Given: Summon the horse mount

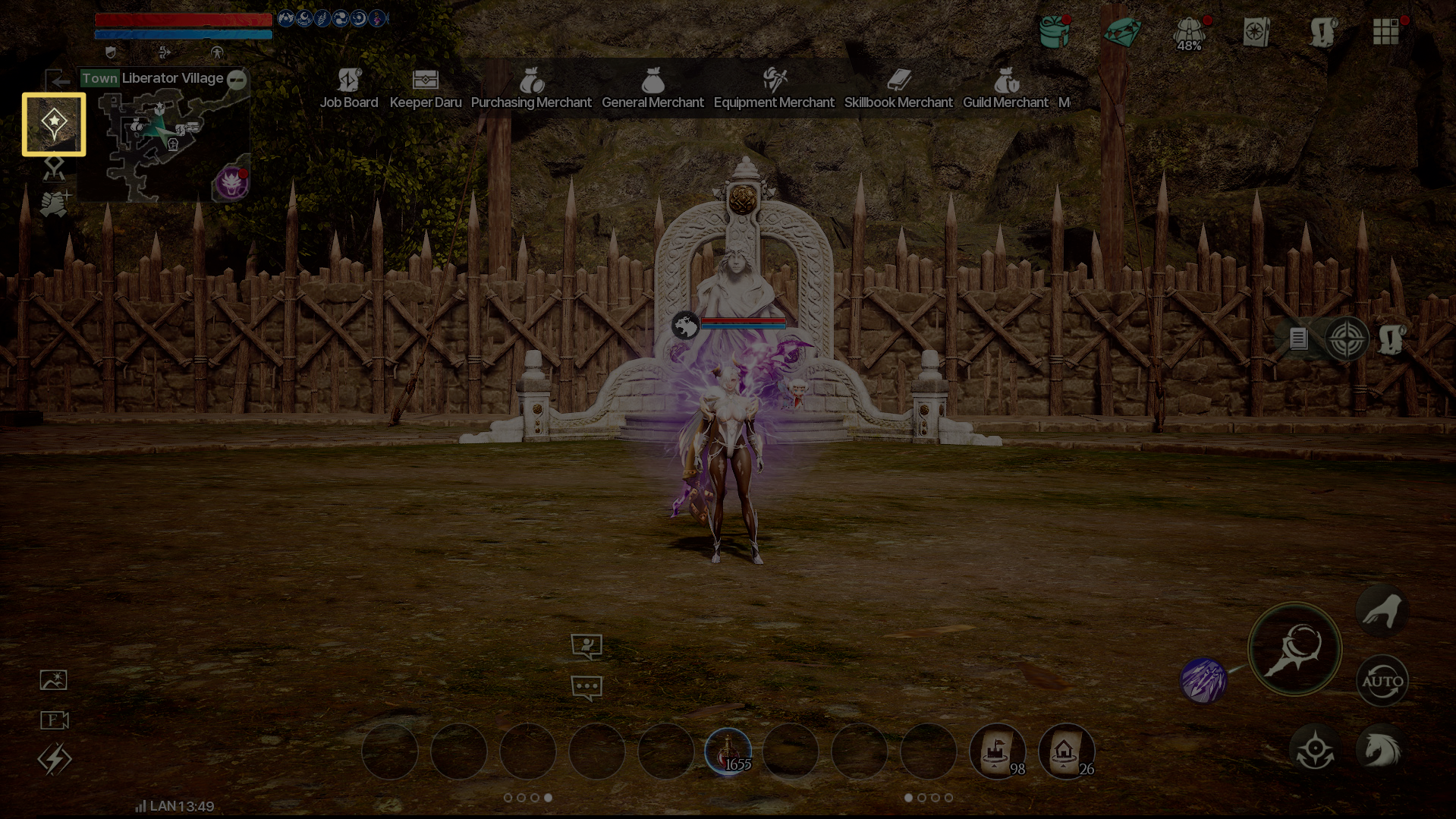Looking at the screenshot, I should tap(1382, 750).
